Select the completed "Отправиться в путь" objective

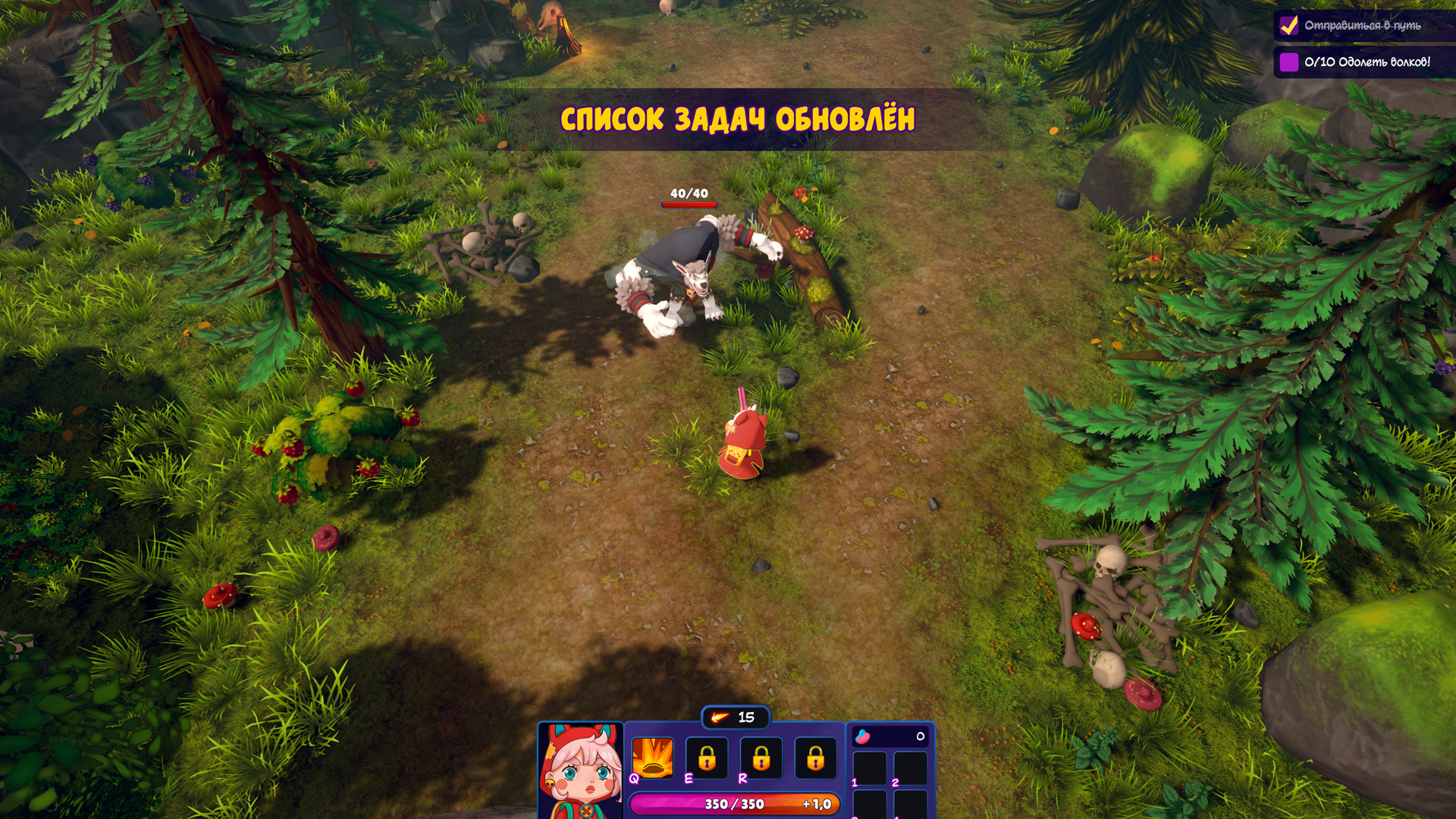pos(1362,26)
